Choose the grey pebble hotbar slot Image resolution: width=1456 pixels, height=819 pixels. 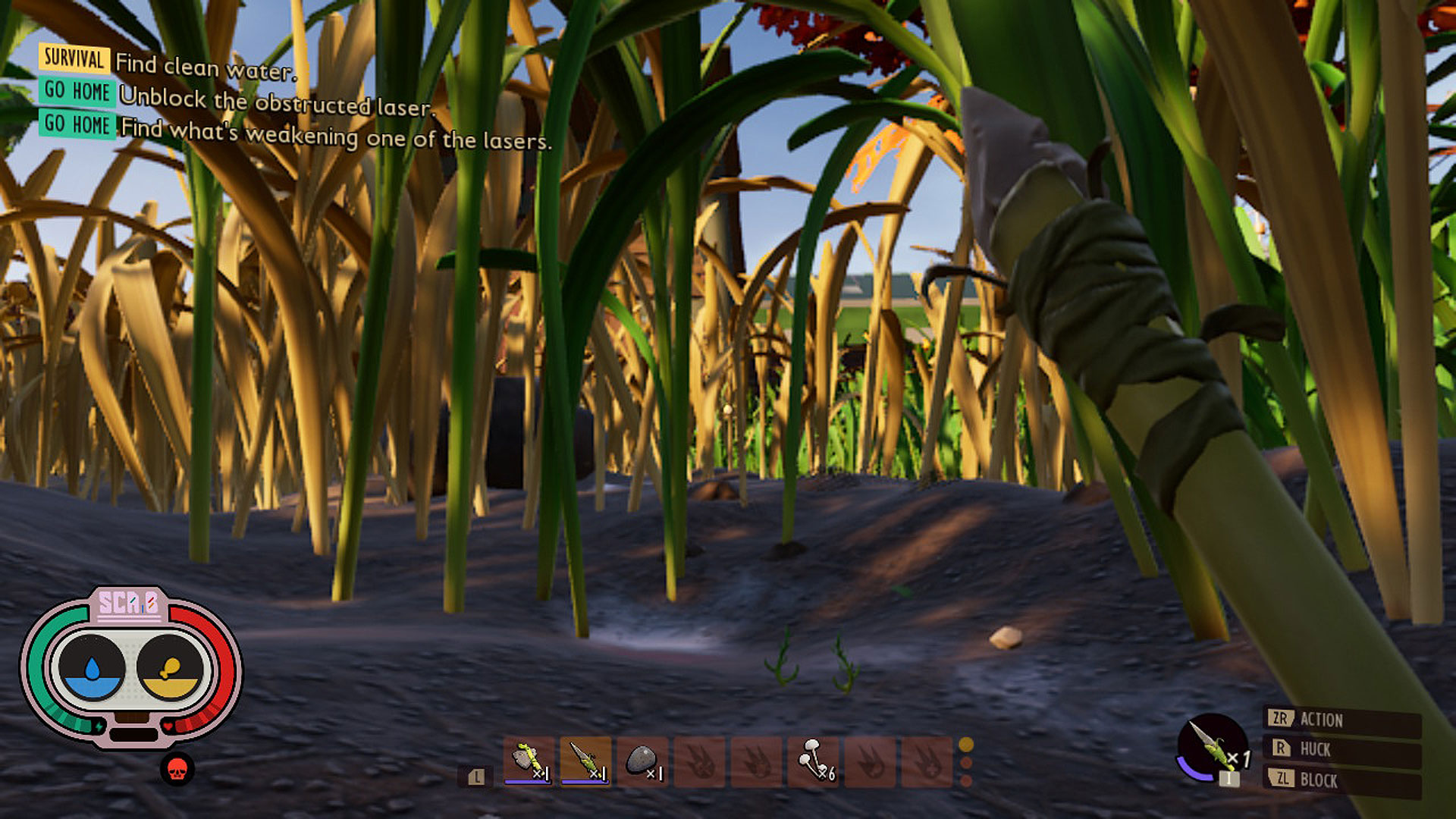[x=642, y=761]
